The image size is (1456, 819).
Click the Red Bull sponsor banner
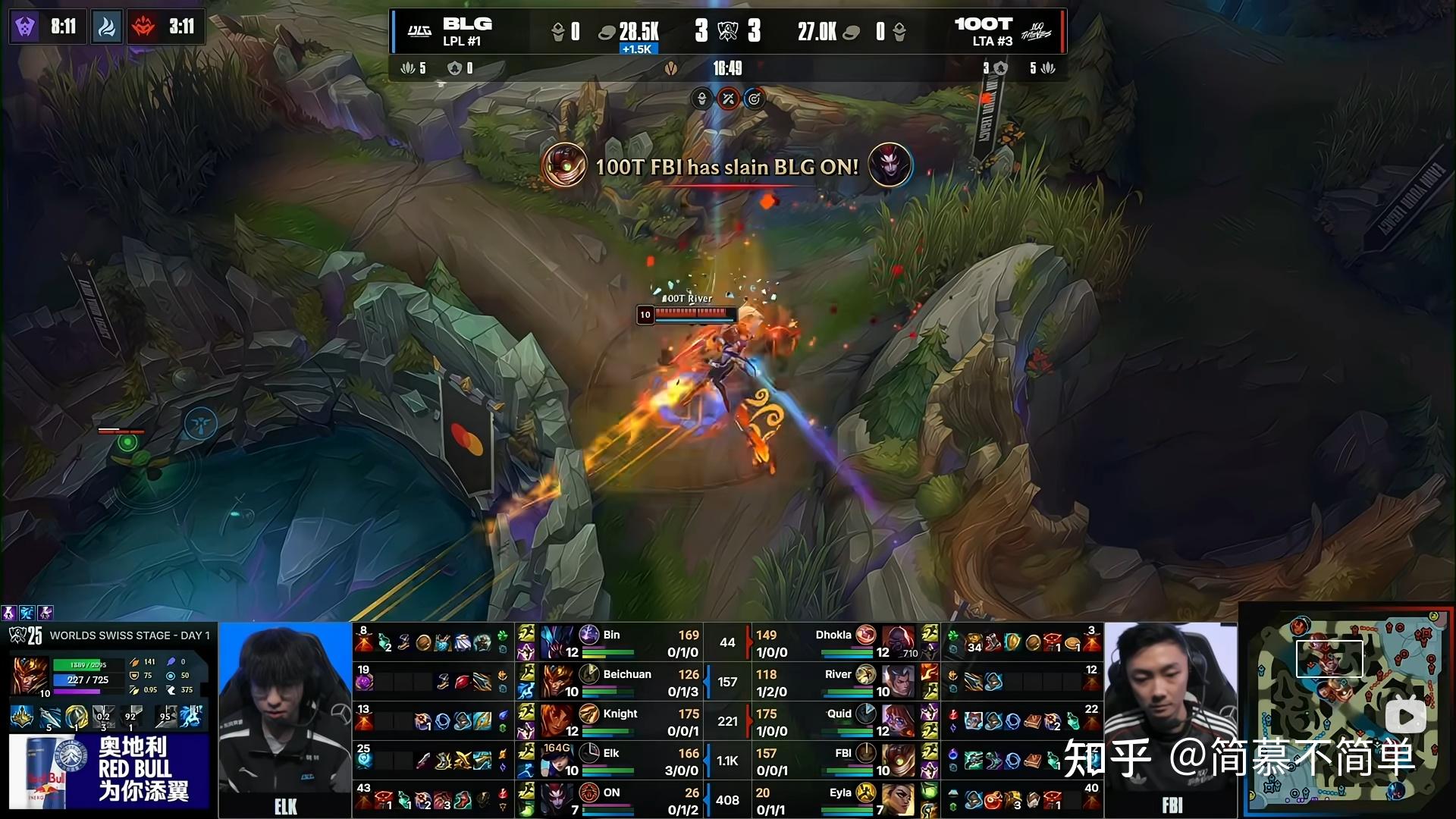click(109, 771)
